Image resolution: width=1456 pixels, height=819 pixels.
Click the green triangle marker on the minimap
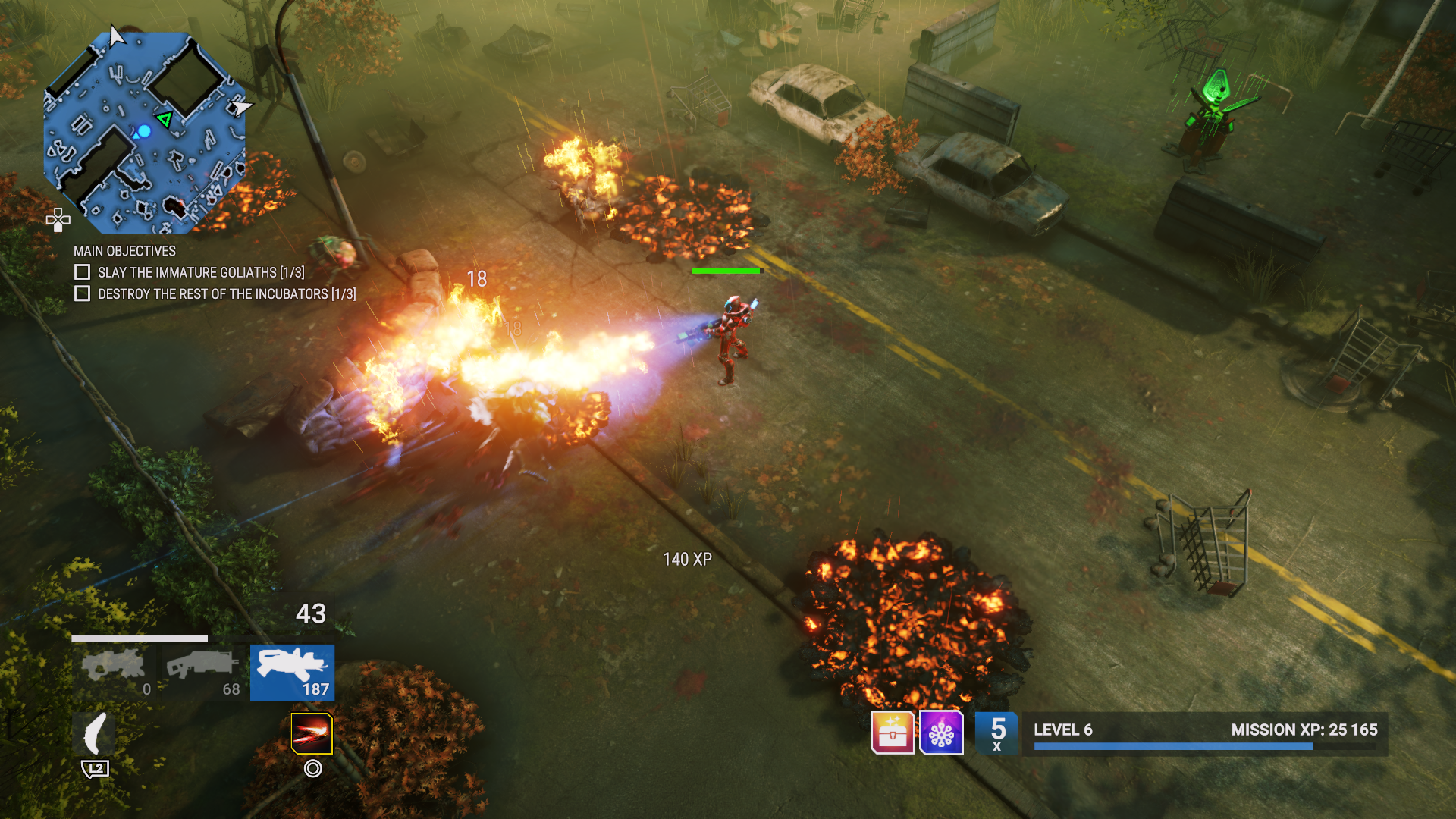[x=165, y=118]
